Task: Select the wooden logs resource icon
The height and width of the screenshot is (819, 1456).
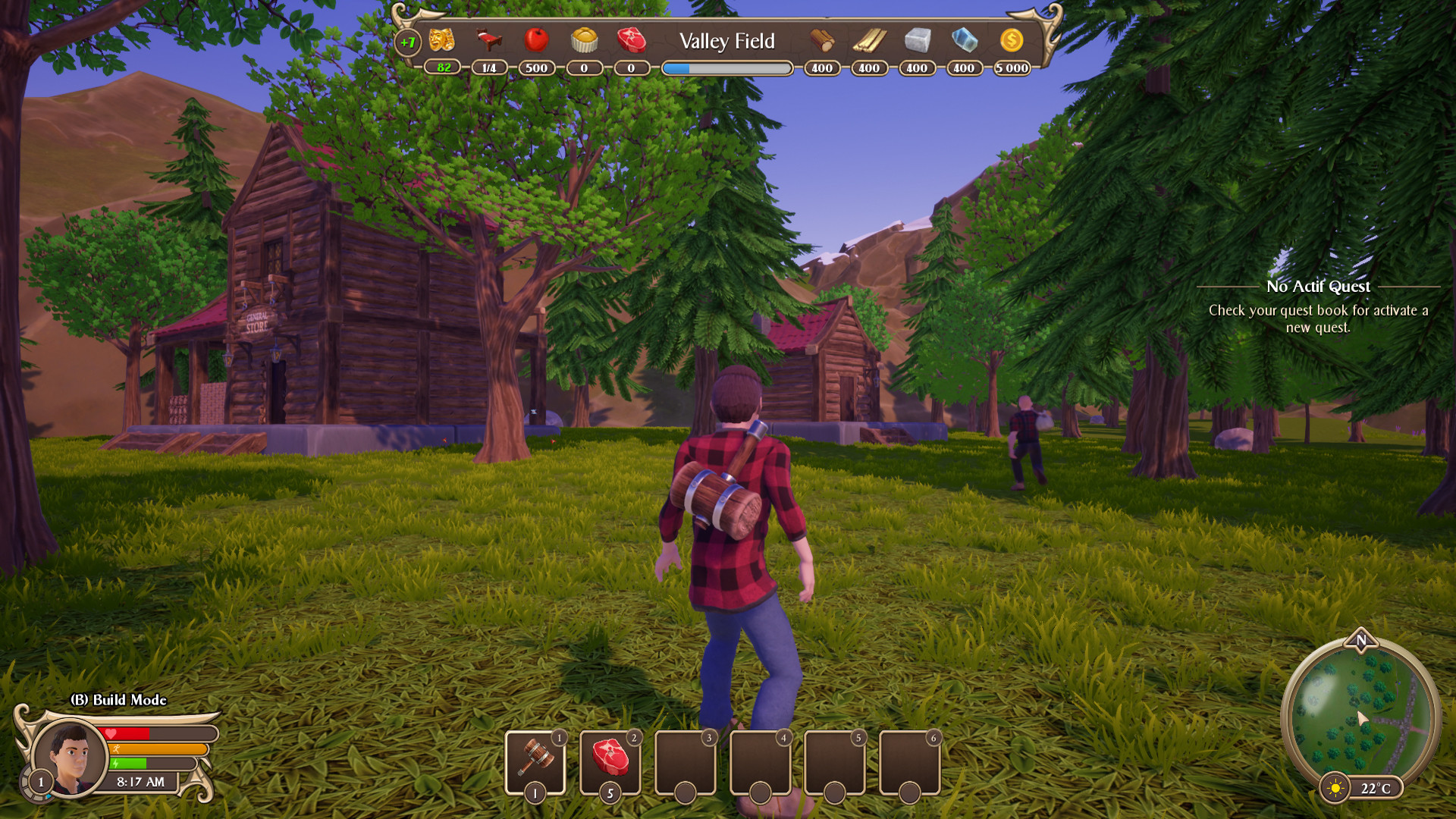Action: coord(821,39)
